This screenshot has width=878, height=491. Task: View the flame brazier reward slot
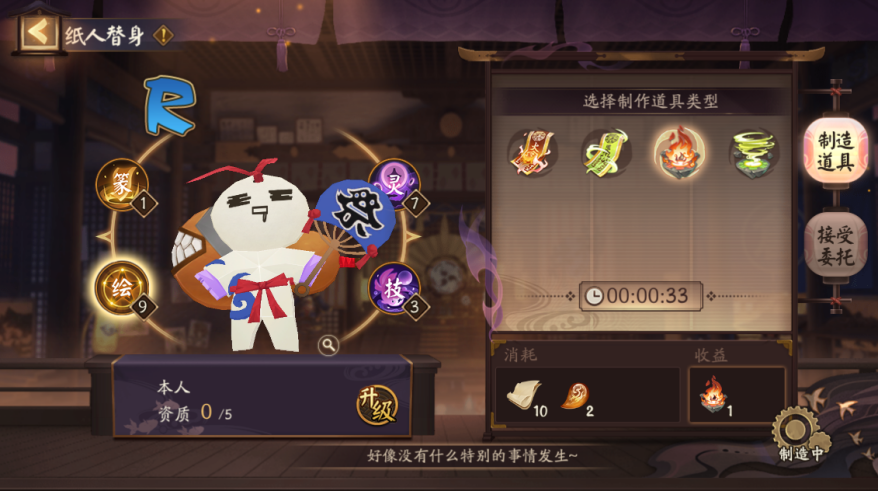[x=712, y=394]
